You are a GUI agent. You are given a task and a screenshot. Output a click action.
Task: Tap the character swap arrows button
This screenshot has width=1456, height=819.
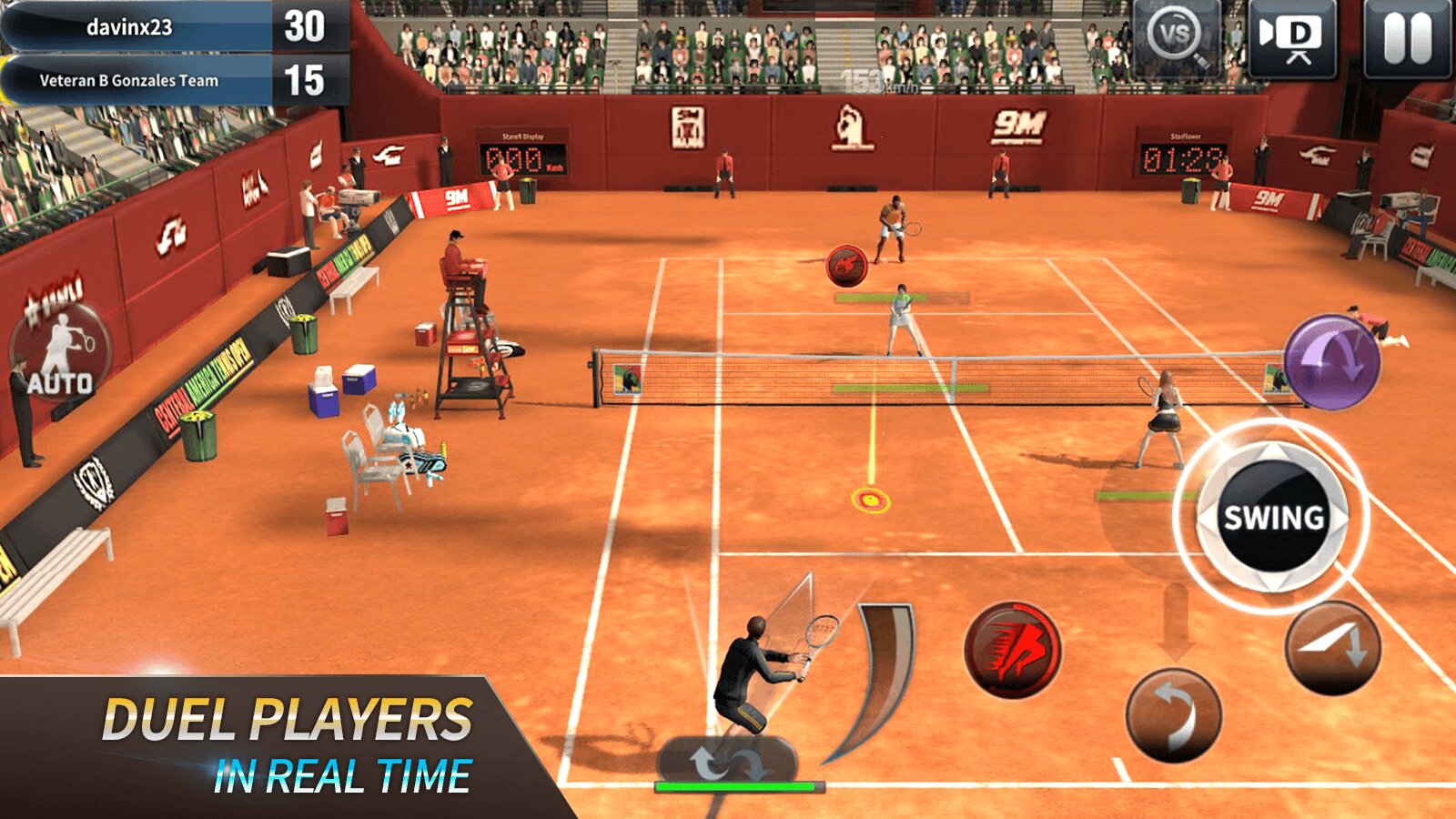(x=727, y=763)
